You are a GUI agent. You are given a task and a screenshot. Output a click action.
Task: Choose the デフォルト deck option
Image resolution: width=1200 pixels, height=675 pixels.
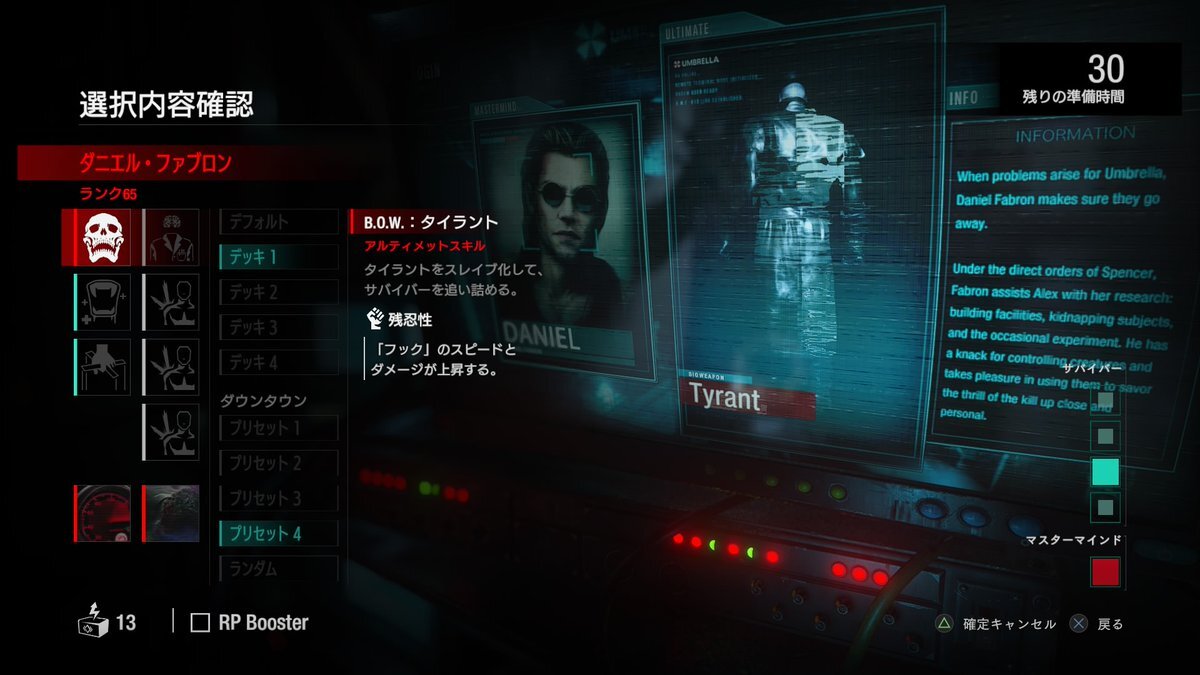coord(279,222)
